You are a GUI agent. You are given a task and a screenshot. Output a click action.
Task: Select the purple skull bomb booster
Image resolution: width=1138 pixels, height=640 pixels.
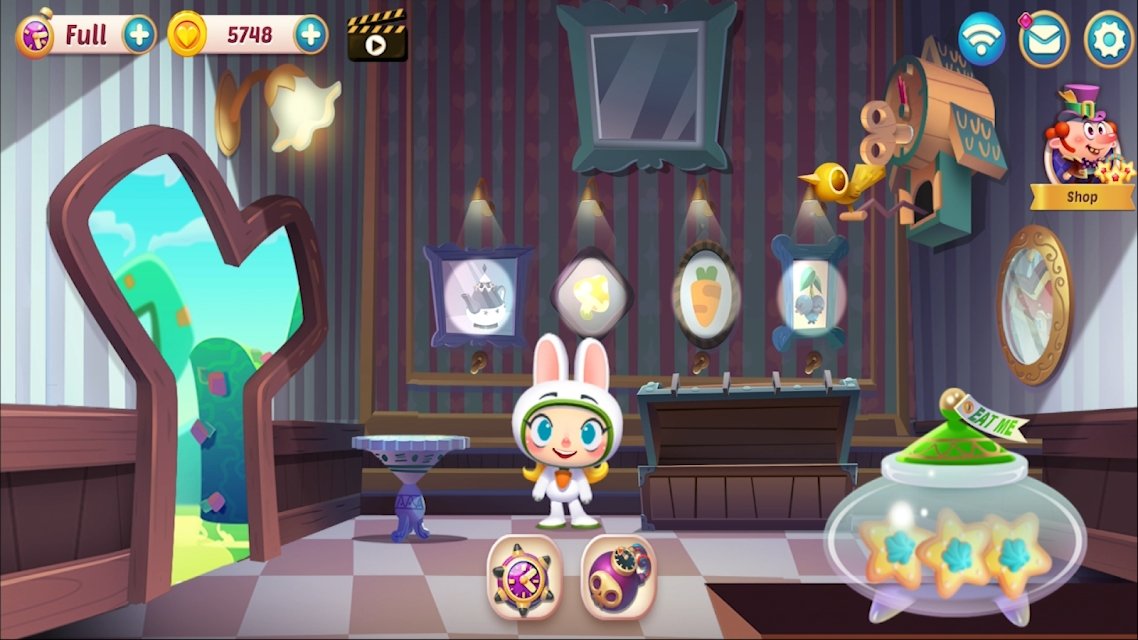(618, 575)
